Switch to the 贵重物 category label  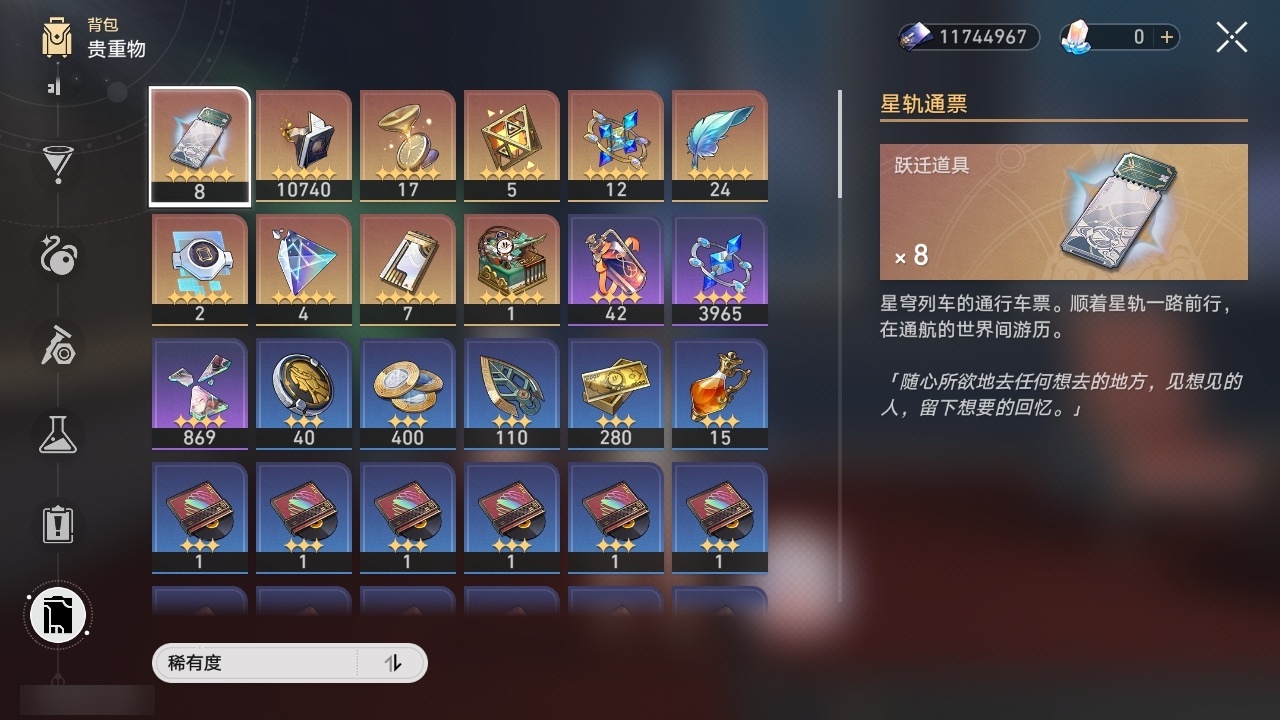pos(115,50)
